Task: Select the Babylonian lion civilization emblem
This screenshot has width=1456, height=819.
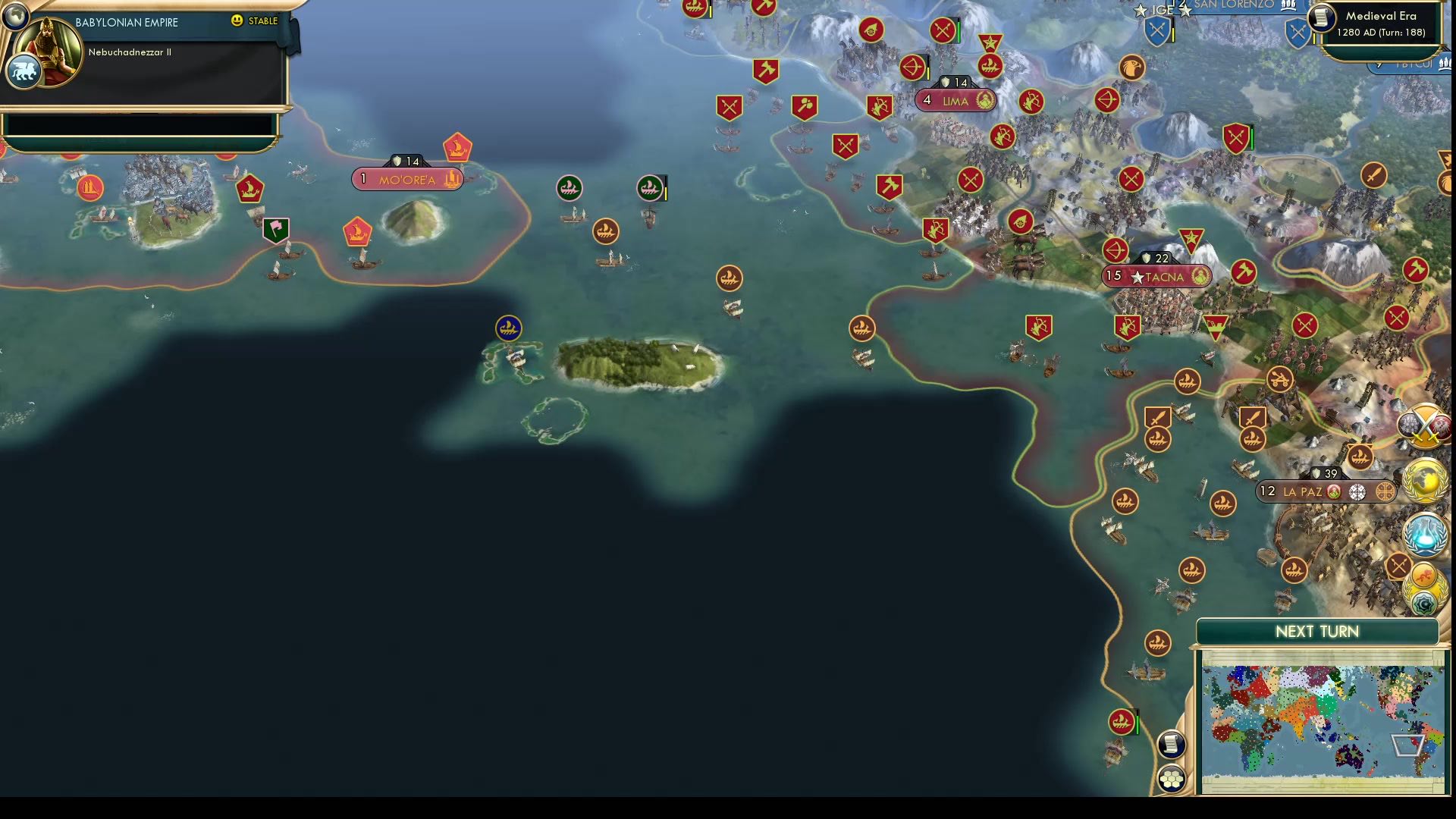Action: [25, 70]
